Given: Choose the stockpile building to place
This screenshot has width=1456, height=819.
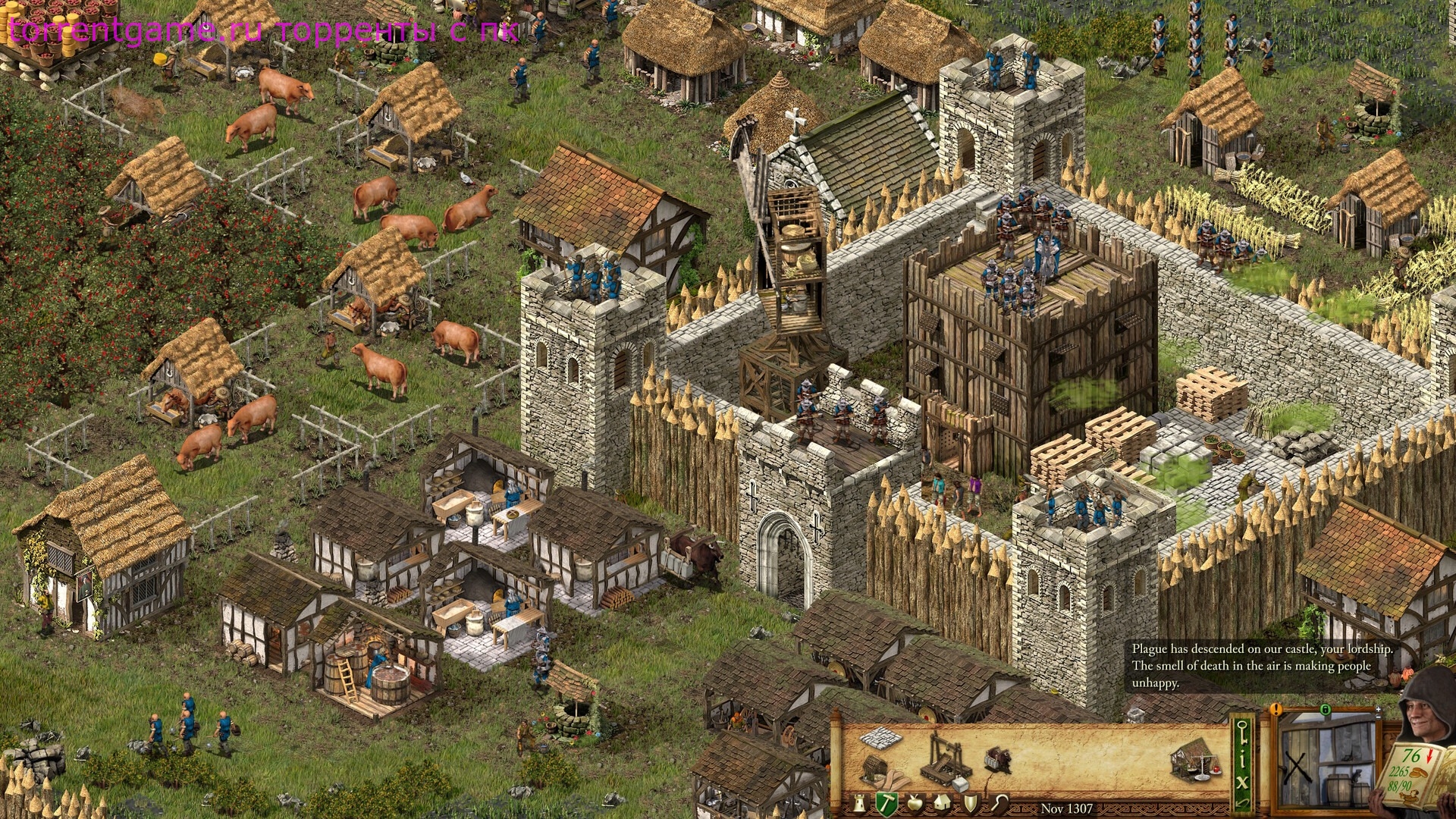Looking at the screenshot, I should (x=880, y=737).
